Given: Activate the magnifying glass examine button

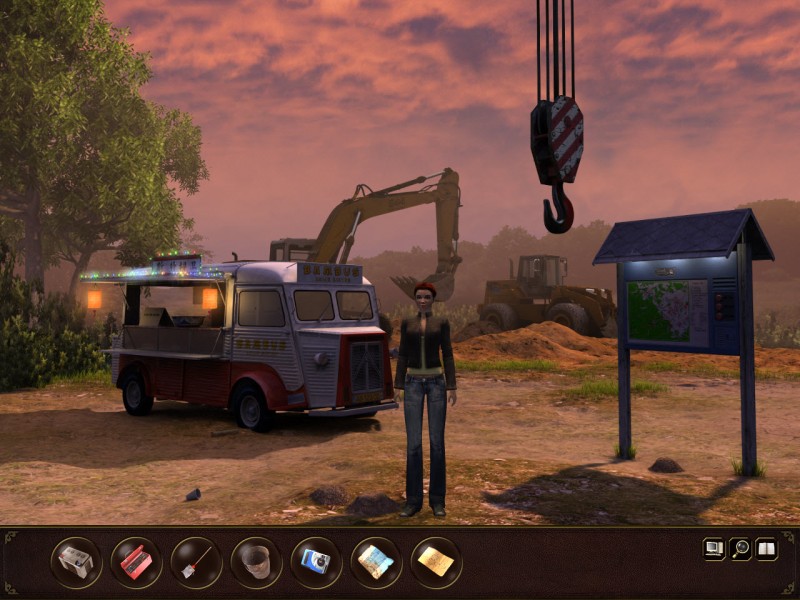Looking at the screenshot, I should (x=740, y=548).
